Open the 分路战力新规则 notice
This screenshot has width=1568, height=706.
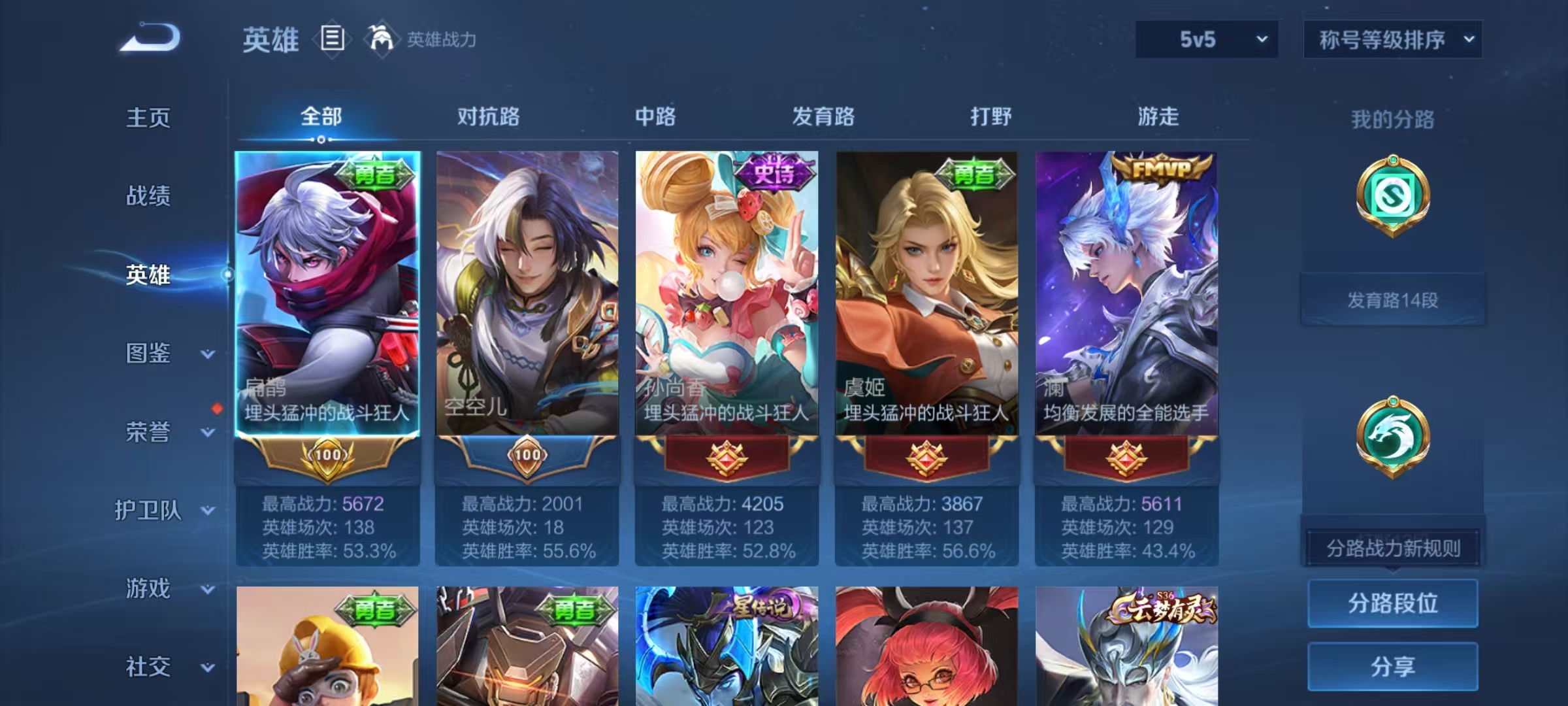point(1392,548)
